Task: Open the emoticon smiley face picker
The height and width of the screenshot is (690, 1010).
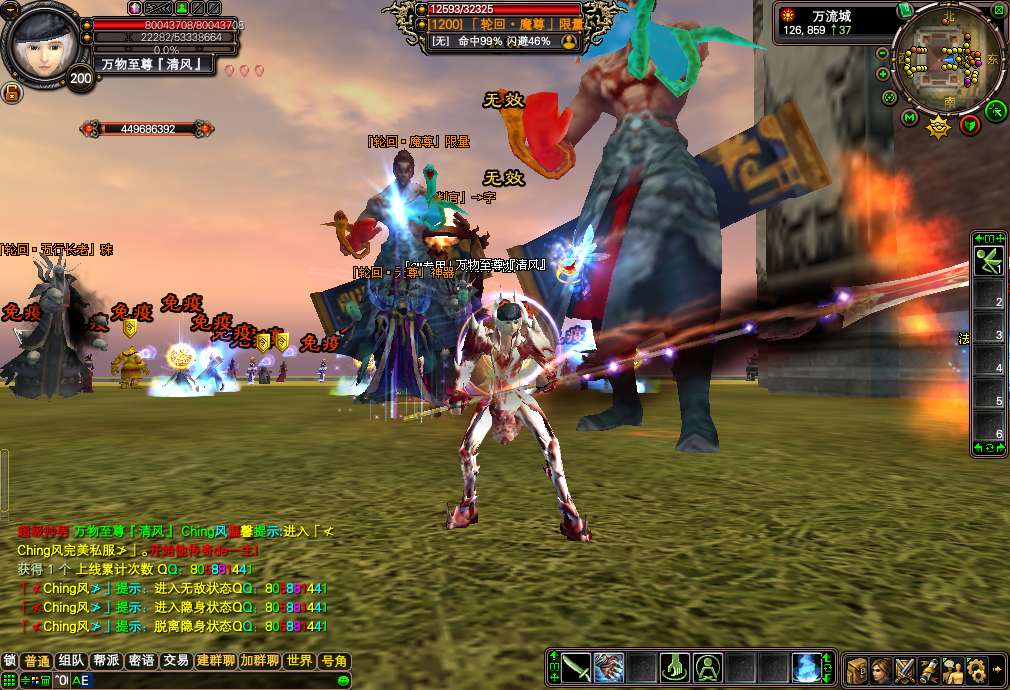Action: 343,680
